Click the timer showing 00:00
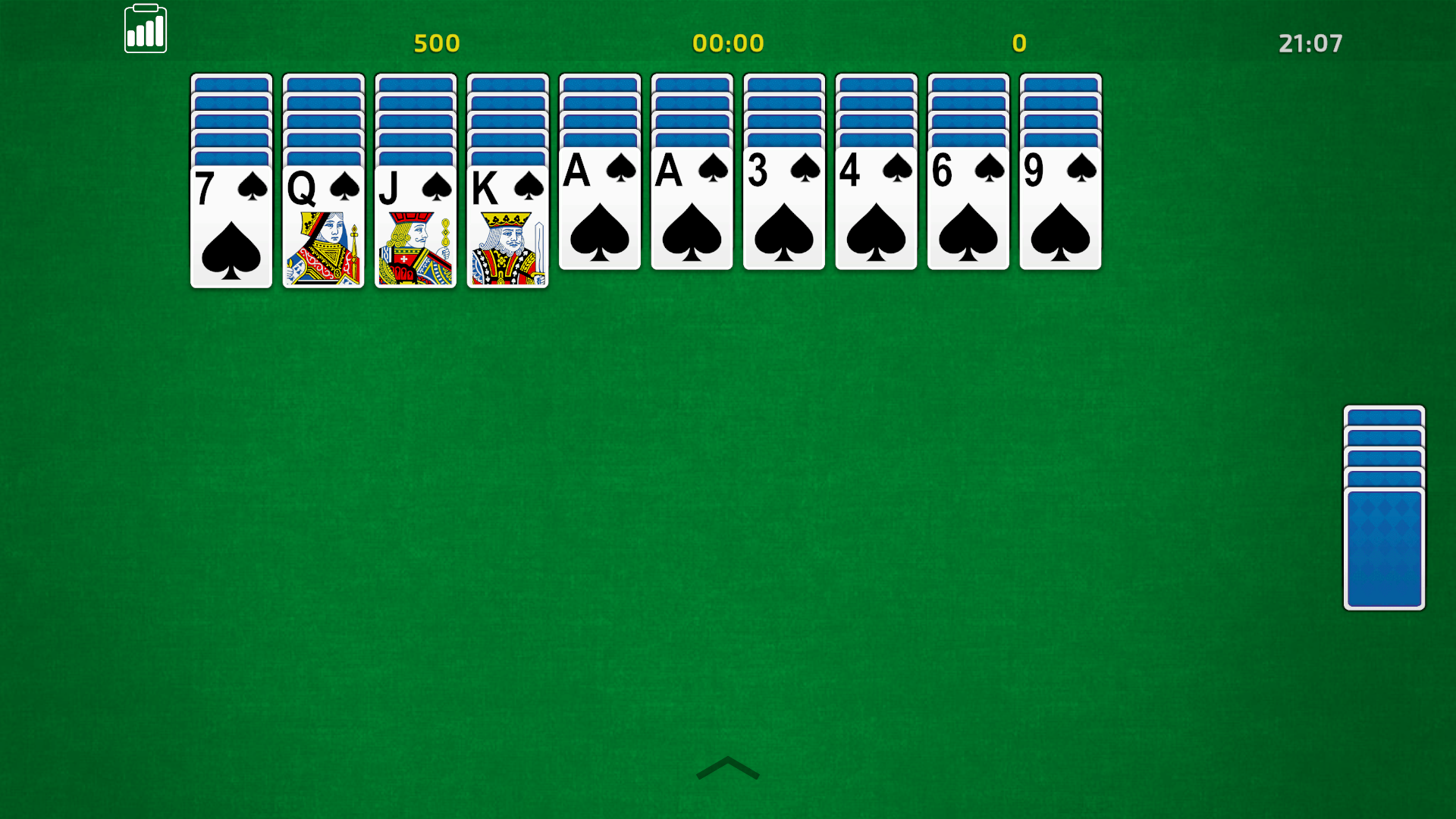The width and height of the screenshot is (1456, 819). coord(727,43)
